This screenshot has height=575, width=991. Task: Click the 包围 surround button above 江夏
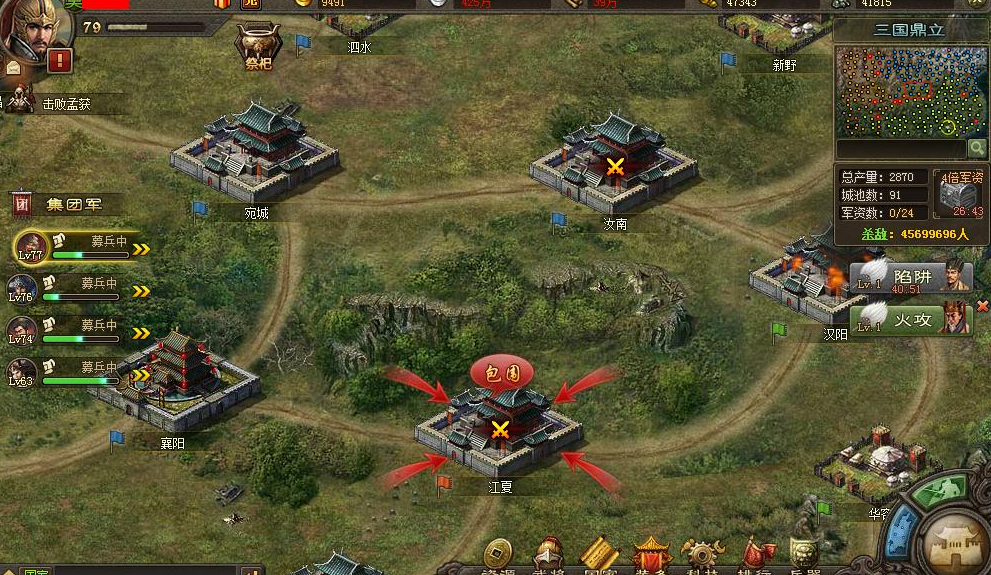(x=501, y=375)
